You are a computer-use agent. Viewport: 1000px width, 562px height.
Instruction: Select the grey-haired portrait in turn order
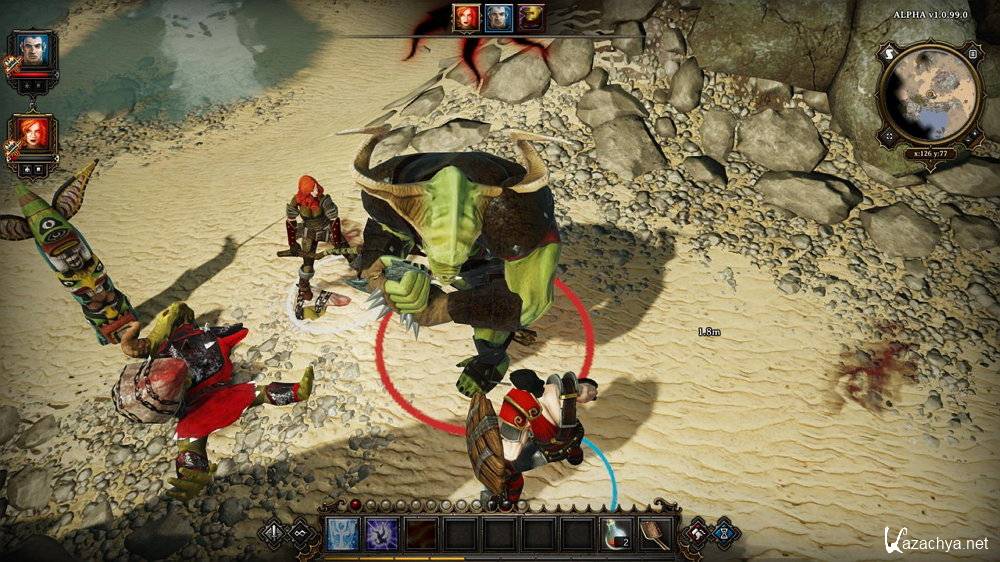(499, 17)
